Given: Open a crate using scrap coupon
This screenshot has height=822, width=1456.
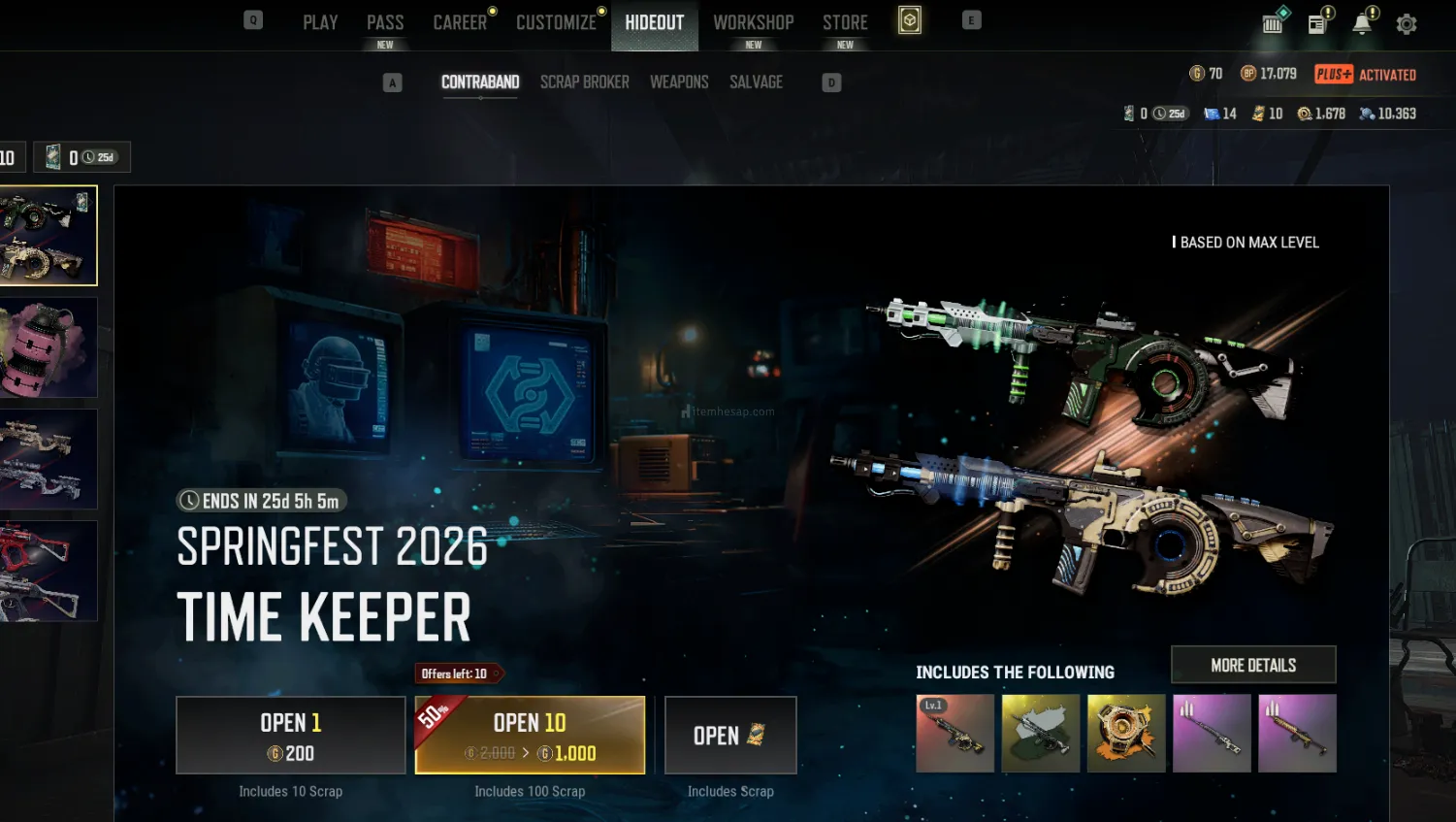Looking at the screenshot, I should point(730,736).
